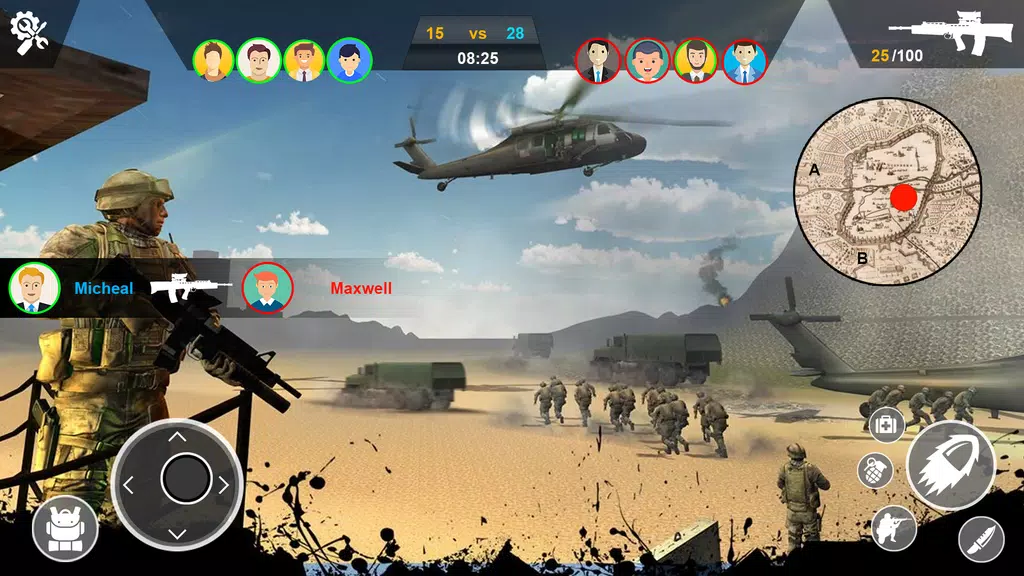Image resolution: width=1024 pixels, height=576 pixels.
Task: Tap the joystick's up arrow
Action: click(x=177, y=436)
